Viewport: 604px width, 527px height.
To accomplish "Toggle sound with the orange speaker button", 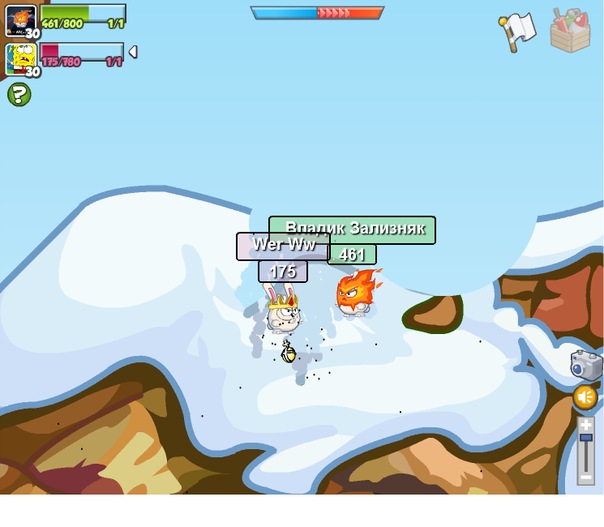I will tap(585, 398).
